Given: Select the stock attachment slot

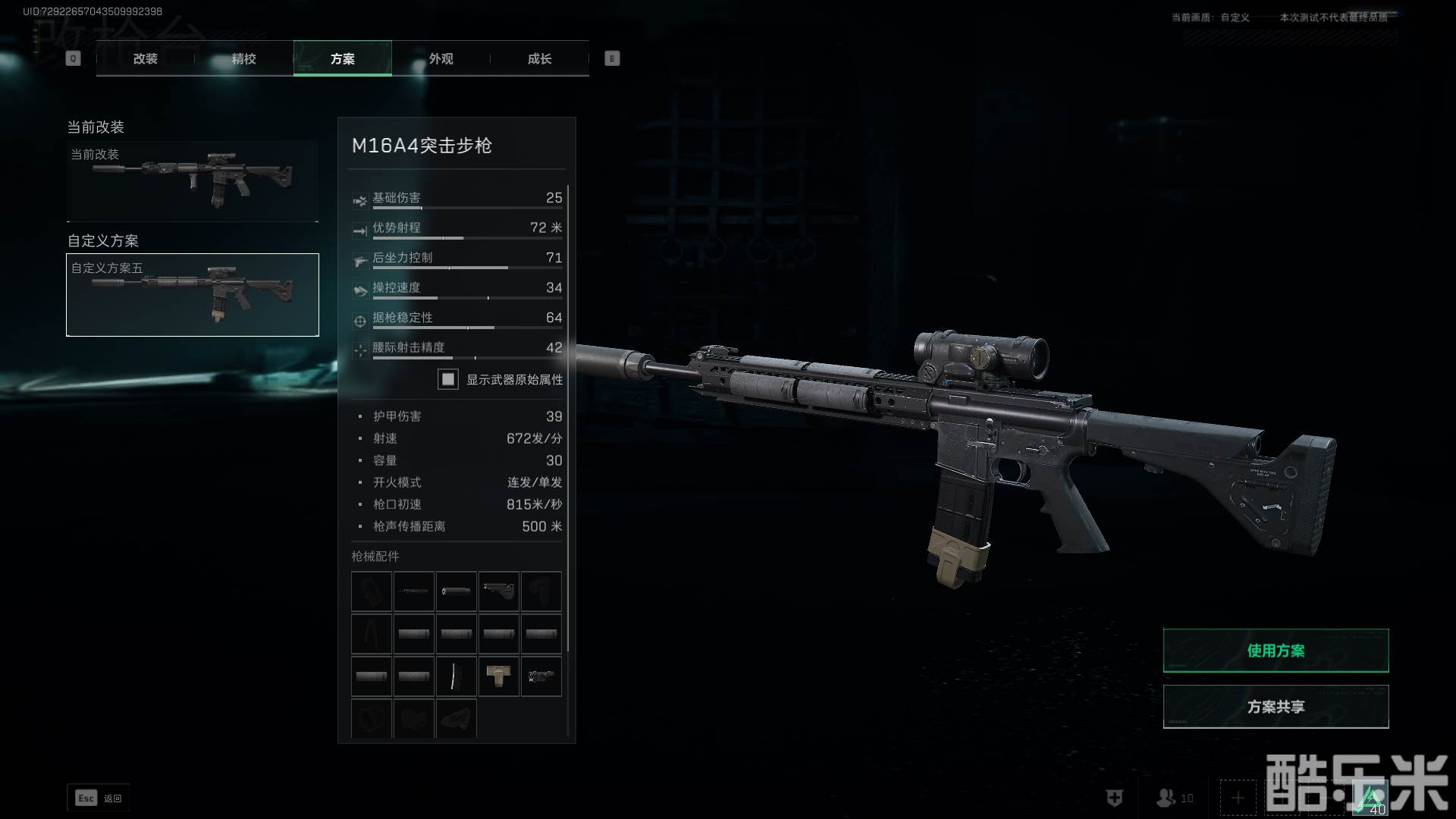Looking at the screenshot, I should click(499, 591).
